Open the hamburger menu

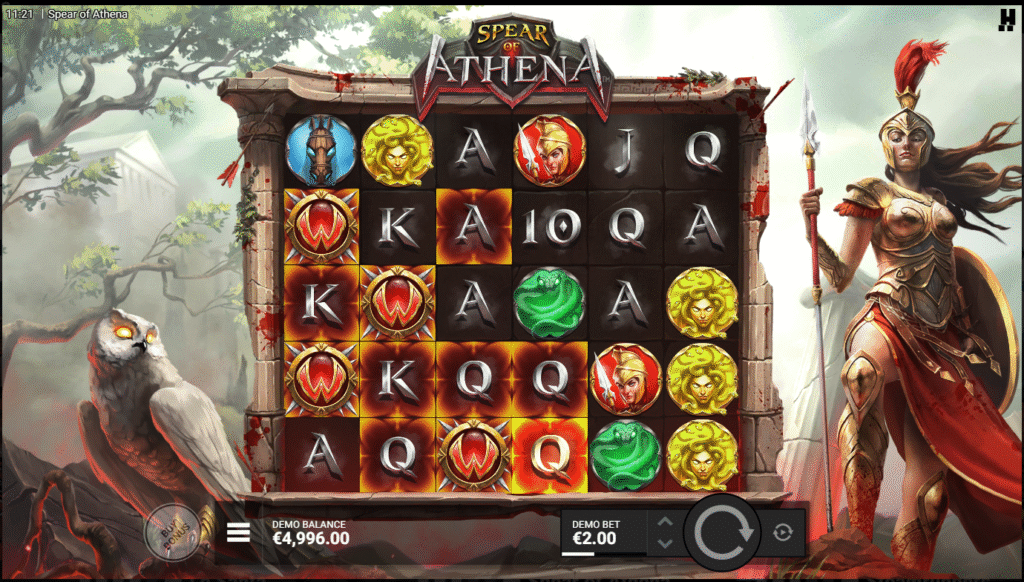[238, 532]
